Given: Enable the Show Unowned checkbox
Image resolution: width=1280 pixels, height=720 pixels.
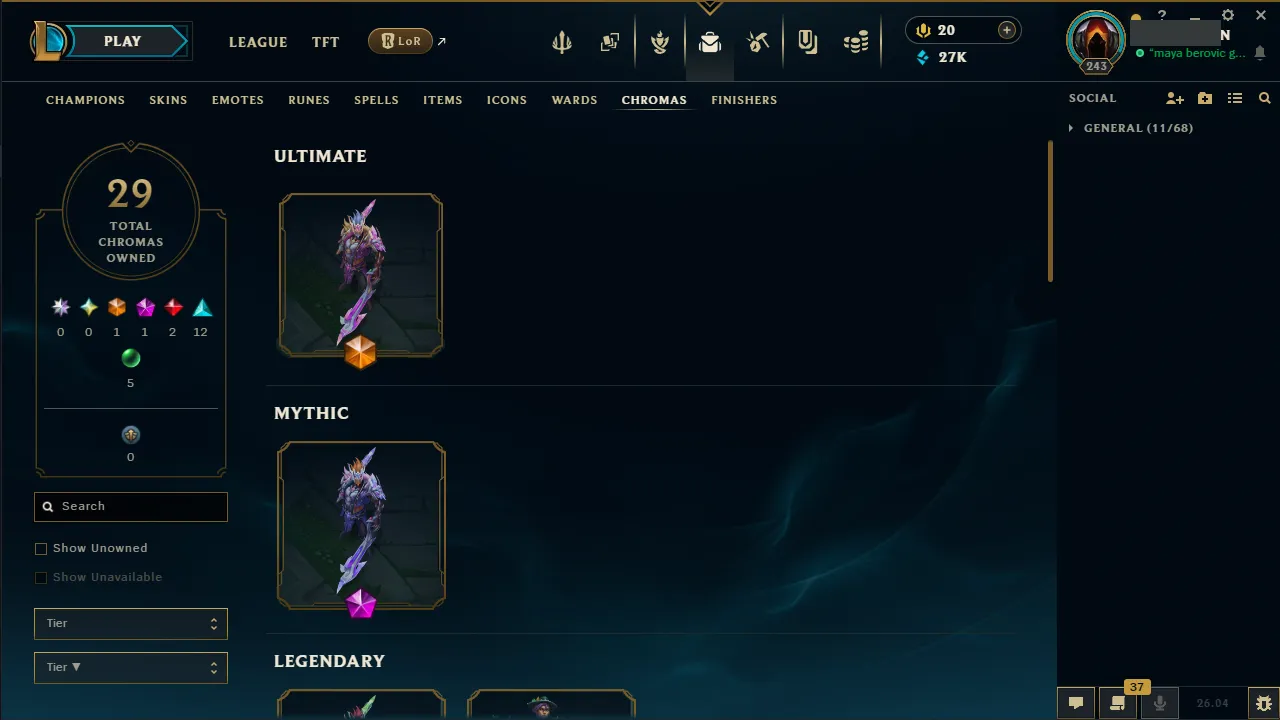Looking at the screenshot, I should (x=41, y=548).
